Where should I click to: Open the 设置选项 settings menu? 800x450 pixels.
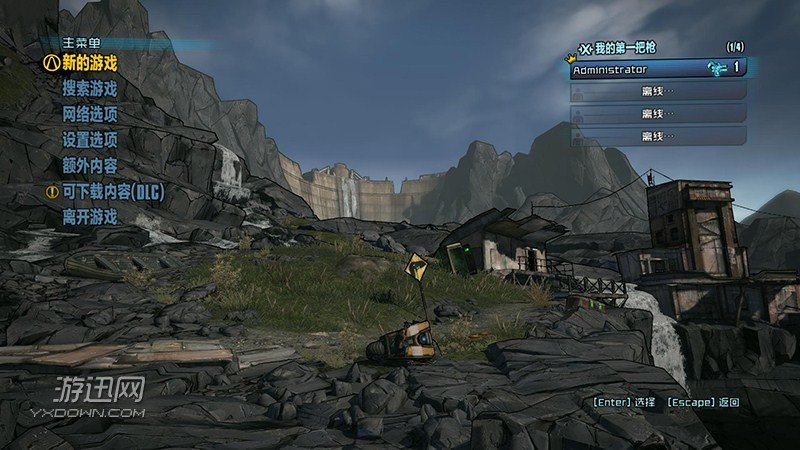pos(89,139)
